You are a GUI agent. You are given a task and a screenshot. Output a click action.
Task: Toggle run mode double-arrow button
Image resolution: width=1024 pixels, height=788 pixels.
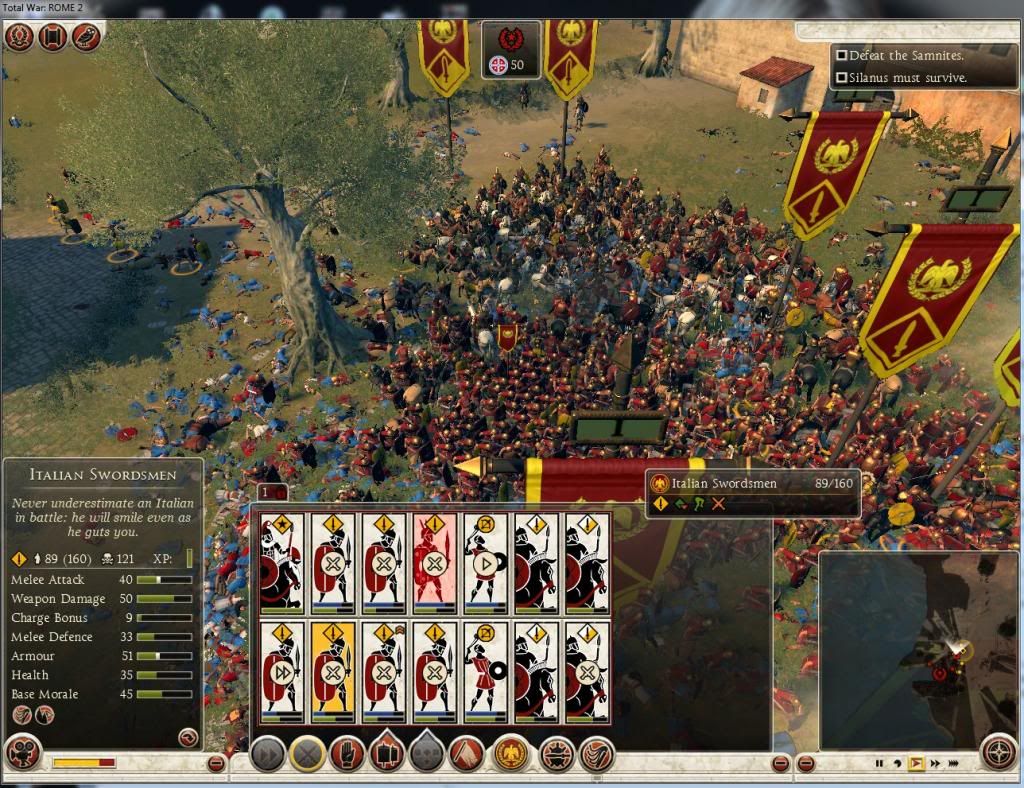coord(267,753)
